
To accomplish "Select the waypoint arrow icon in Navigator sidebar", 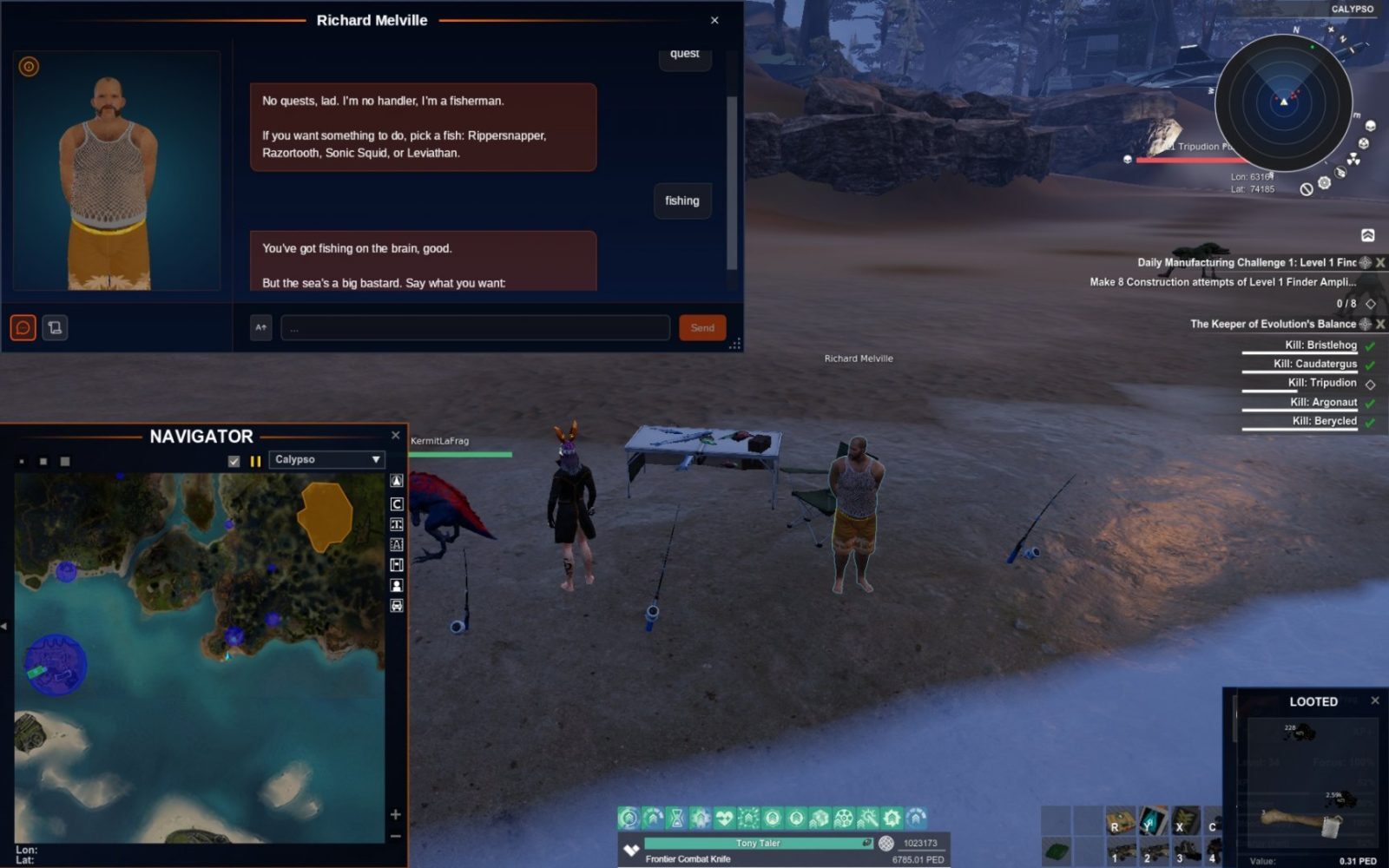I will tap(397, 480).
